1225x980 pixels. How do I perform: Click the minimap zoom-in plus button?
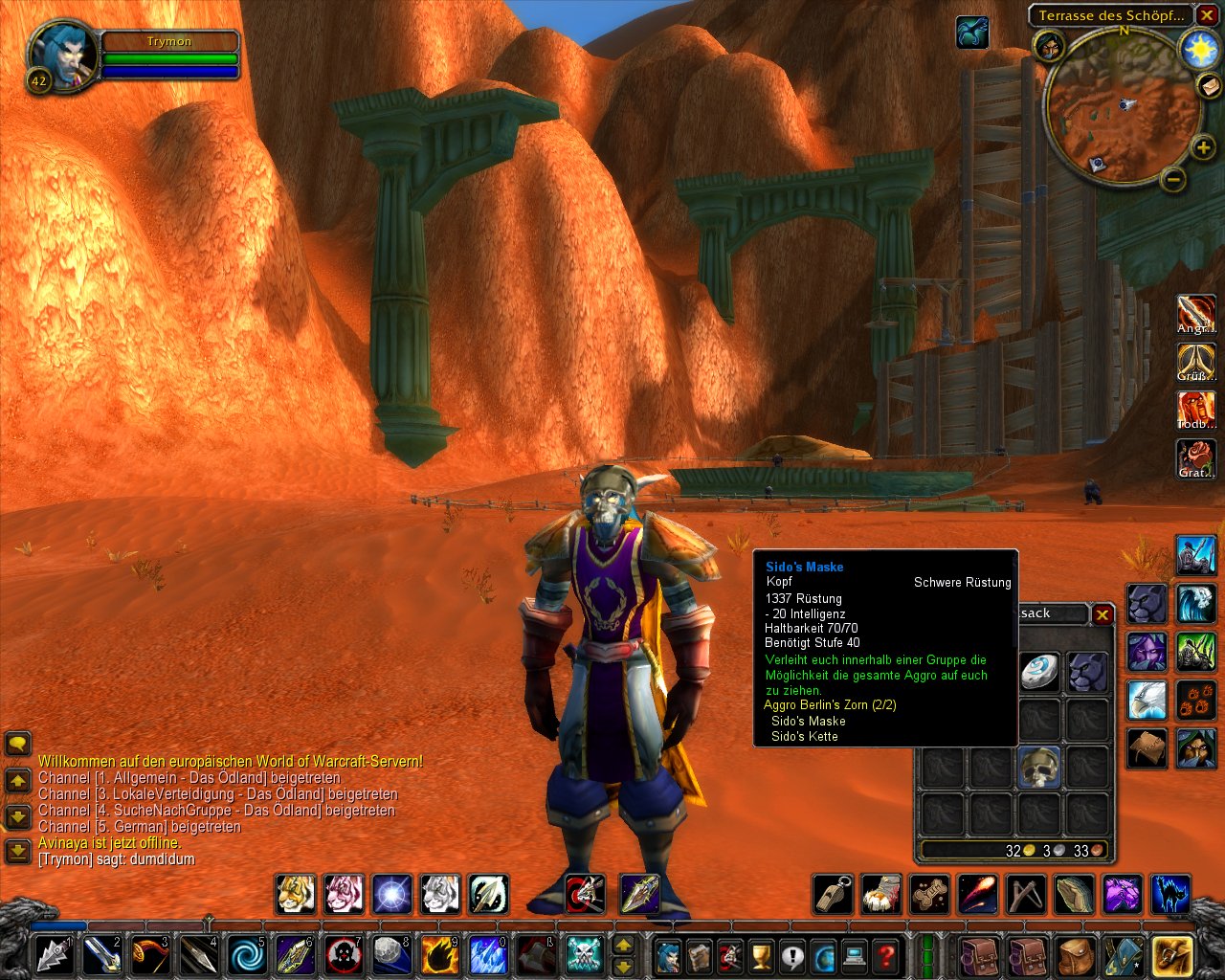(1203, 146)
